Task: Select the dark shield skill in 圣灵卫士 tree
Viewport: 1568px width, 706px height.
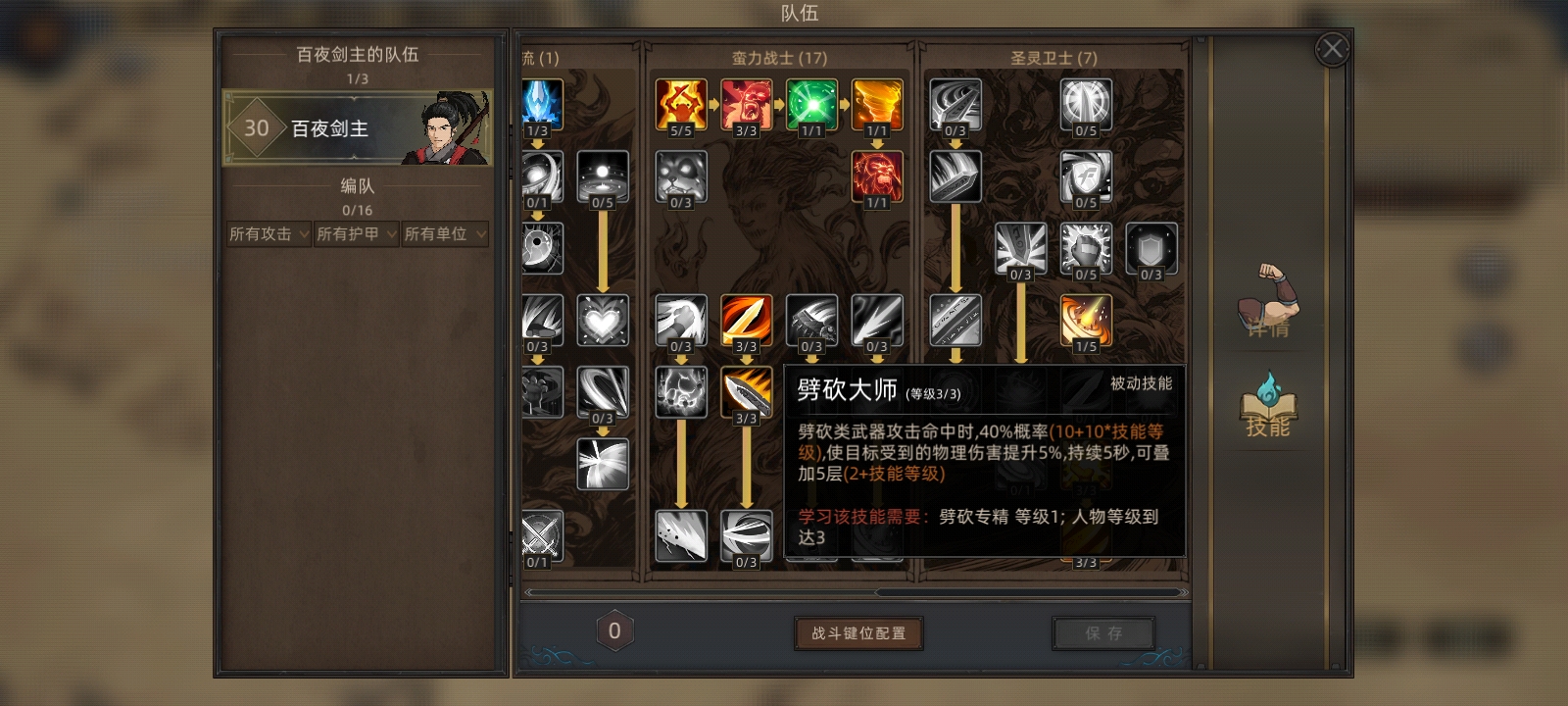Action: [x=1151, y=250]
